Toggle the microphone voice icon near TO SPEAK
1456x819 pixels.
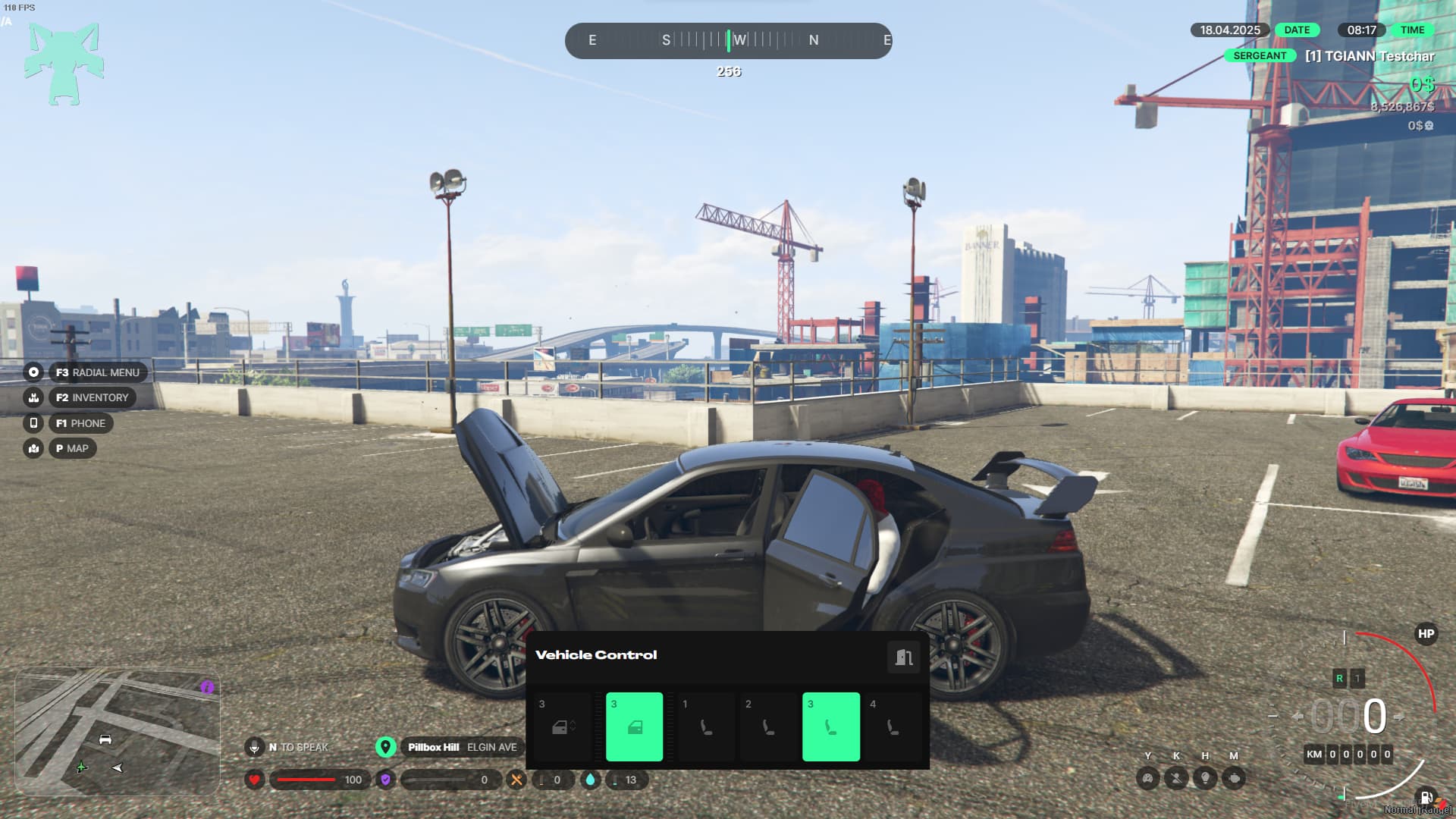coord(254,747)
